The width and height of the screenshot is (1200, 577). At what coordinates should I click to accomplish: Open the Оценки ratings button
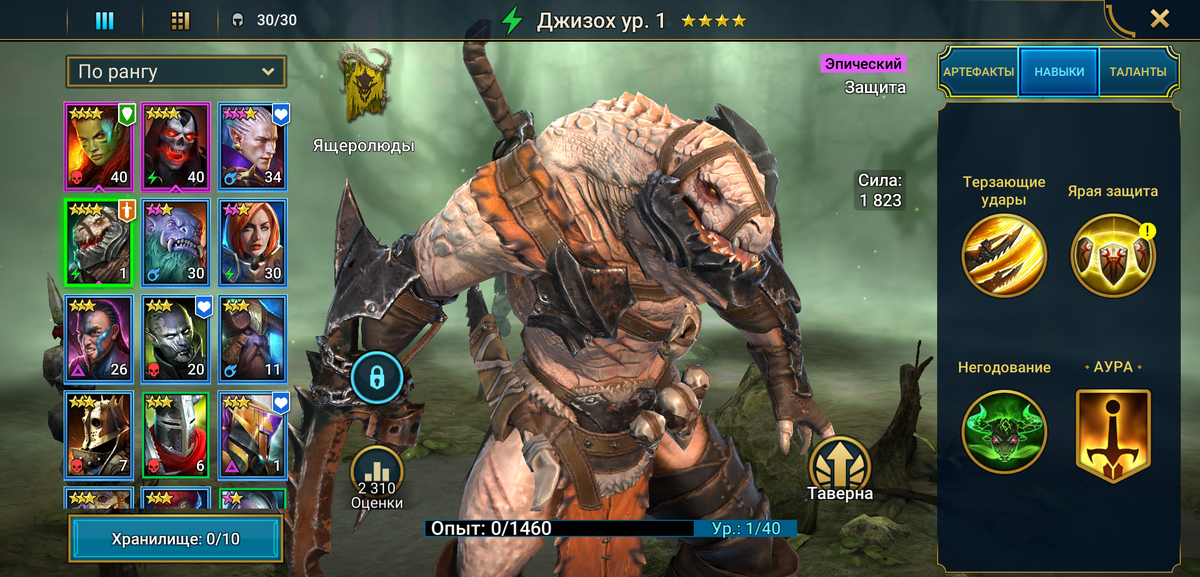(x=377, y=476)
